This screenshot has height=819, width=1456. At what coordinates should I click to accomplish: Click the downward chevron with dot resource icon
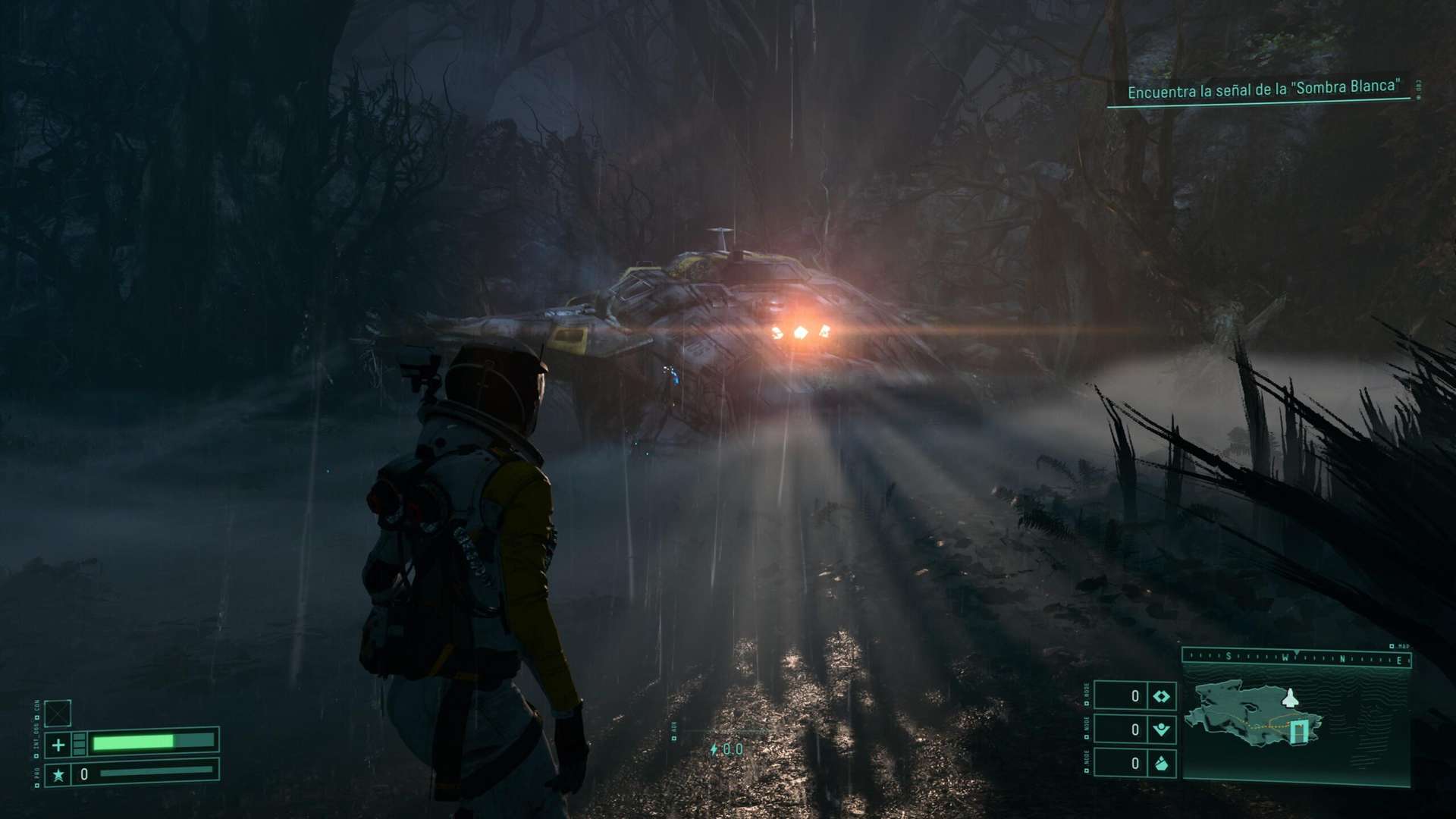pos(1161,730)
